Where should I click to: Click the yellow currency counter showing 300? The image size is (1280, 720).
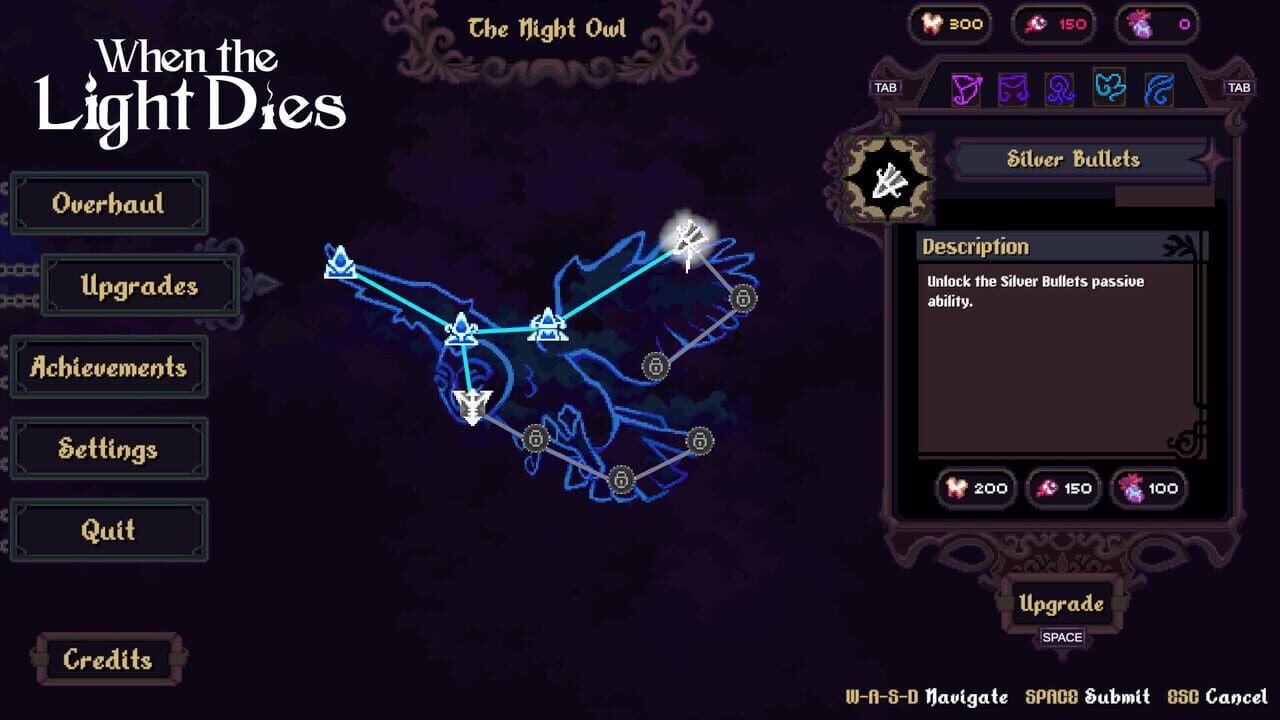[950, 24]
